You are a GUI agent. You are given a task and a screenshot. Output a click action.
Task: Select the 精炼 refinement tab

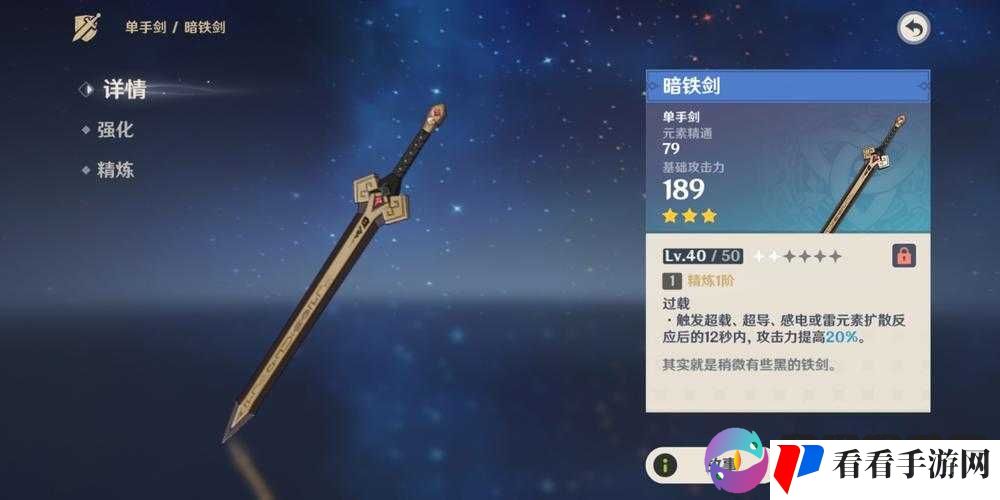click(x=114, y=170)
